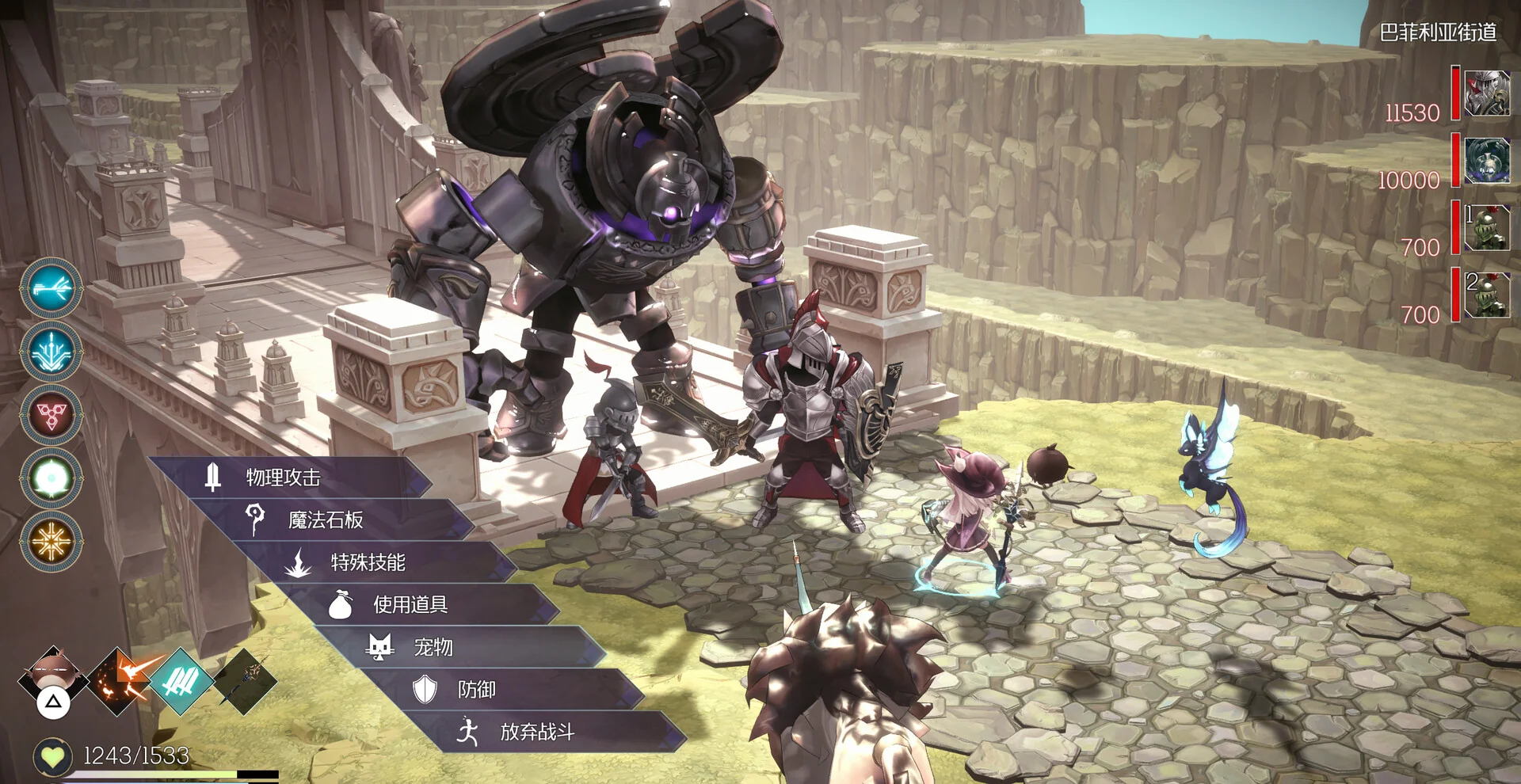The image size is (1521, 784).
Task: Select the teal triple-swords diamond icon
Action: pos(181,681)
